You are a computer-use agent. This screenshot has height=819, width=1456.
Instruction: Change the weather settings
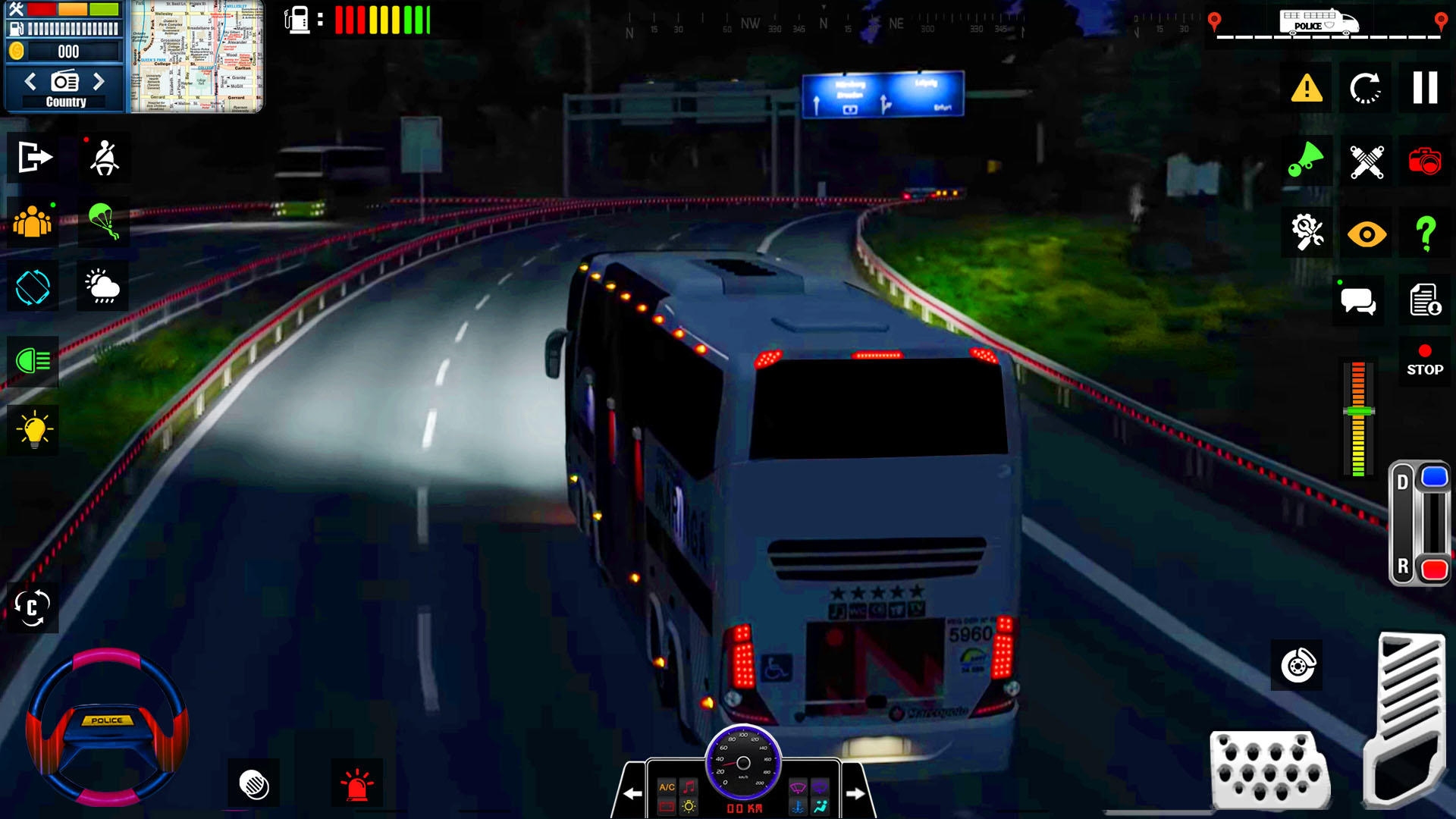click(x=103, y=286)
